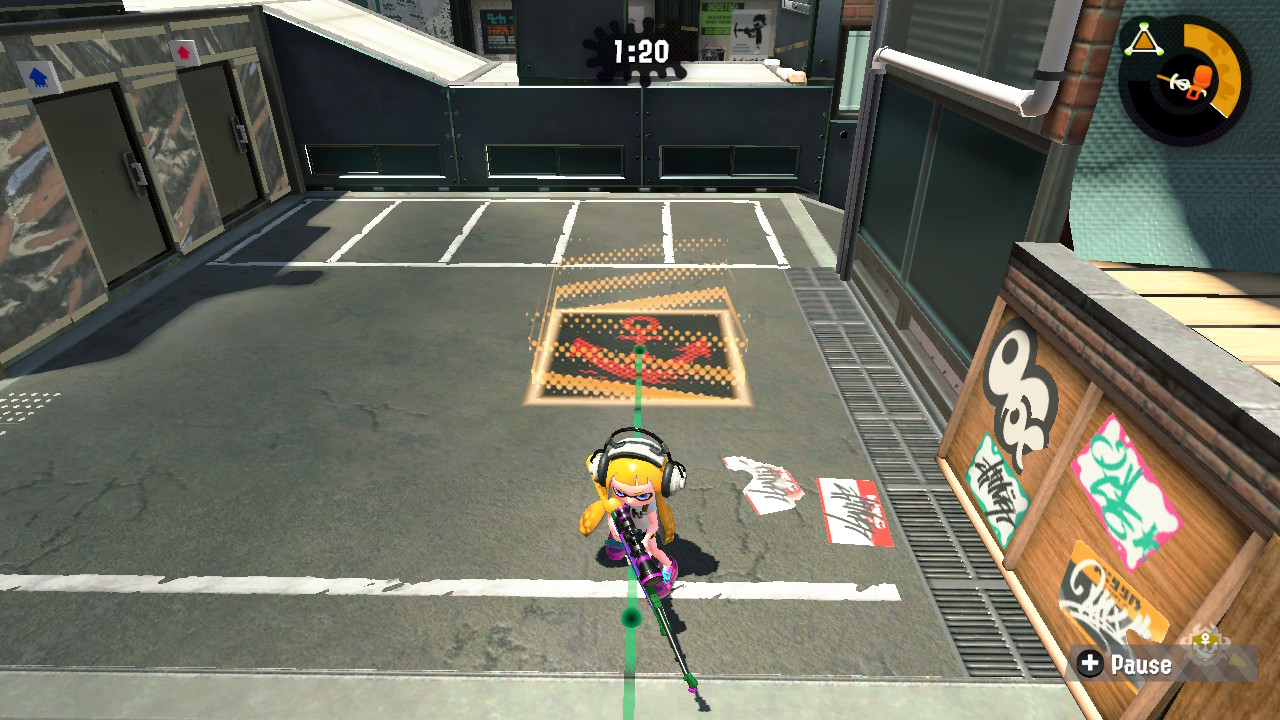Click the red label paper on the ground
The image size is (1280, 720).
[x=850, y=505]
